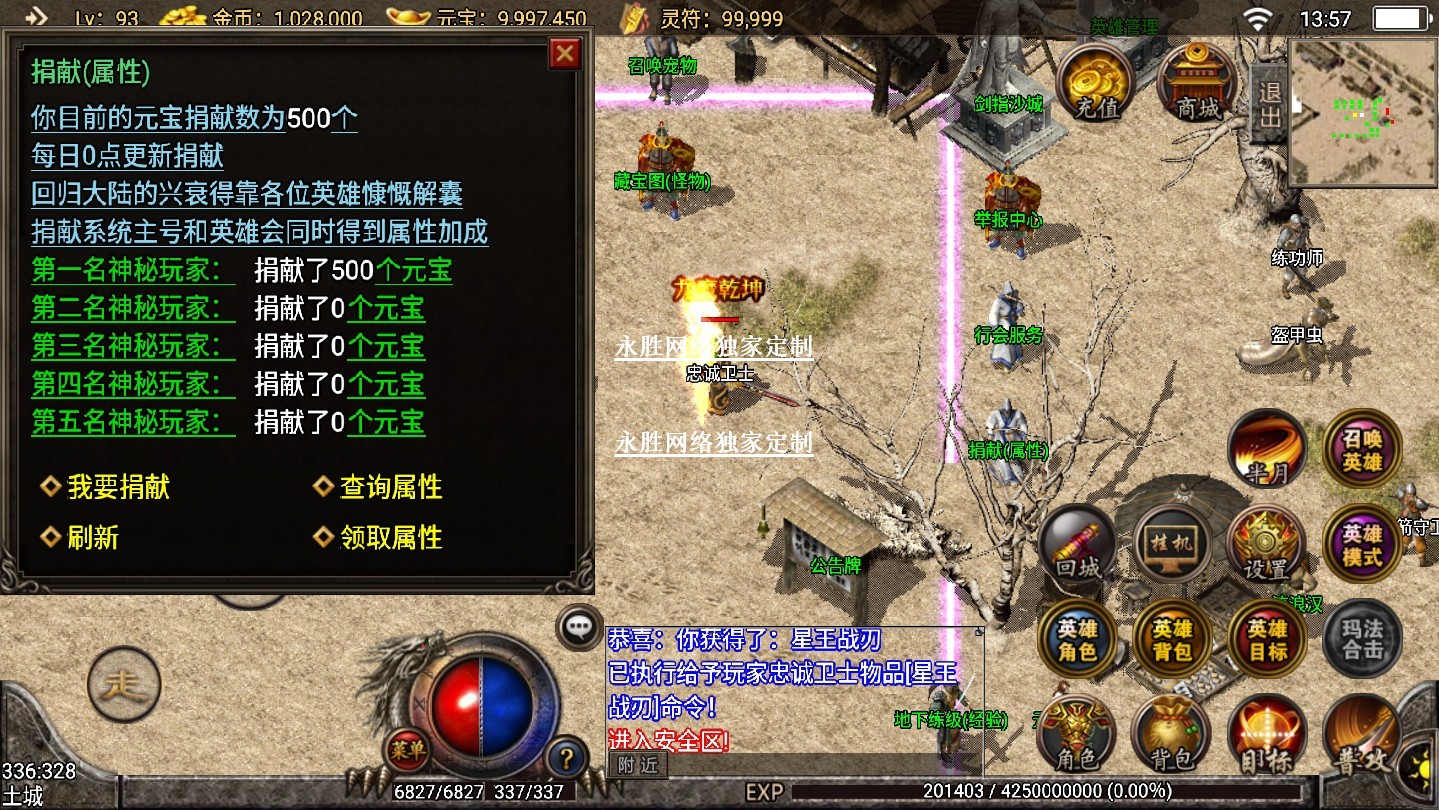Tap the 退出 exit button

click(1269, 104)
